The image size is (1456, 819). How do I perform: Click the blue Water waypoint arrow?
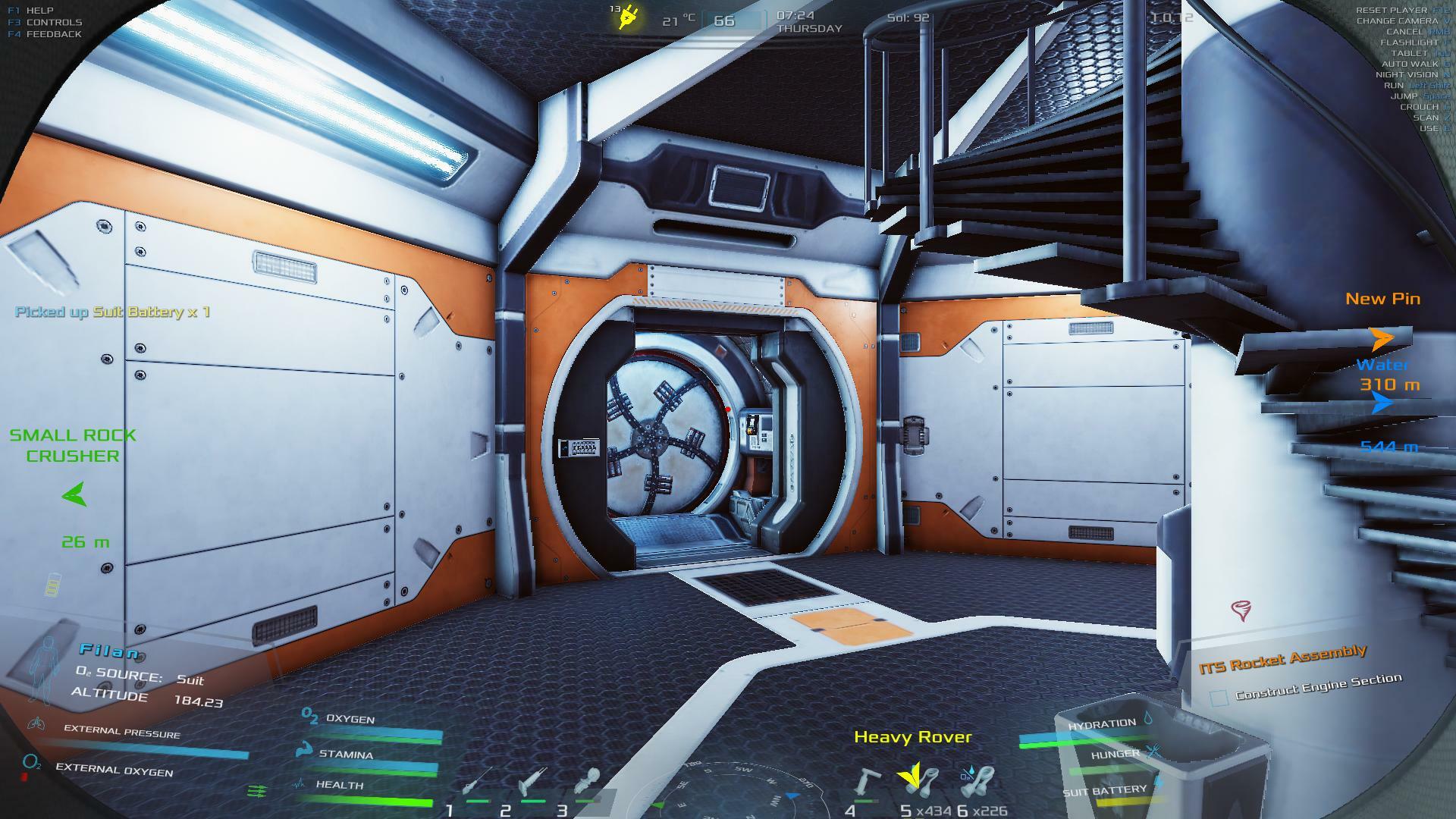pos(1382,403)
